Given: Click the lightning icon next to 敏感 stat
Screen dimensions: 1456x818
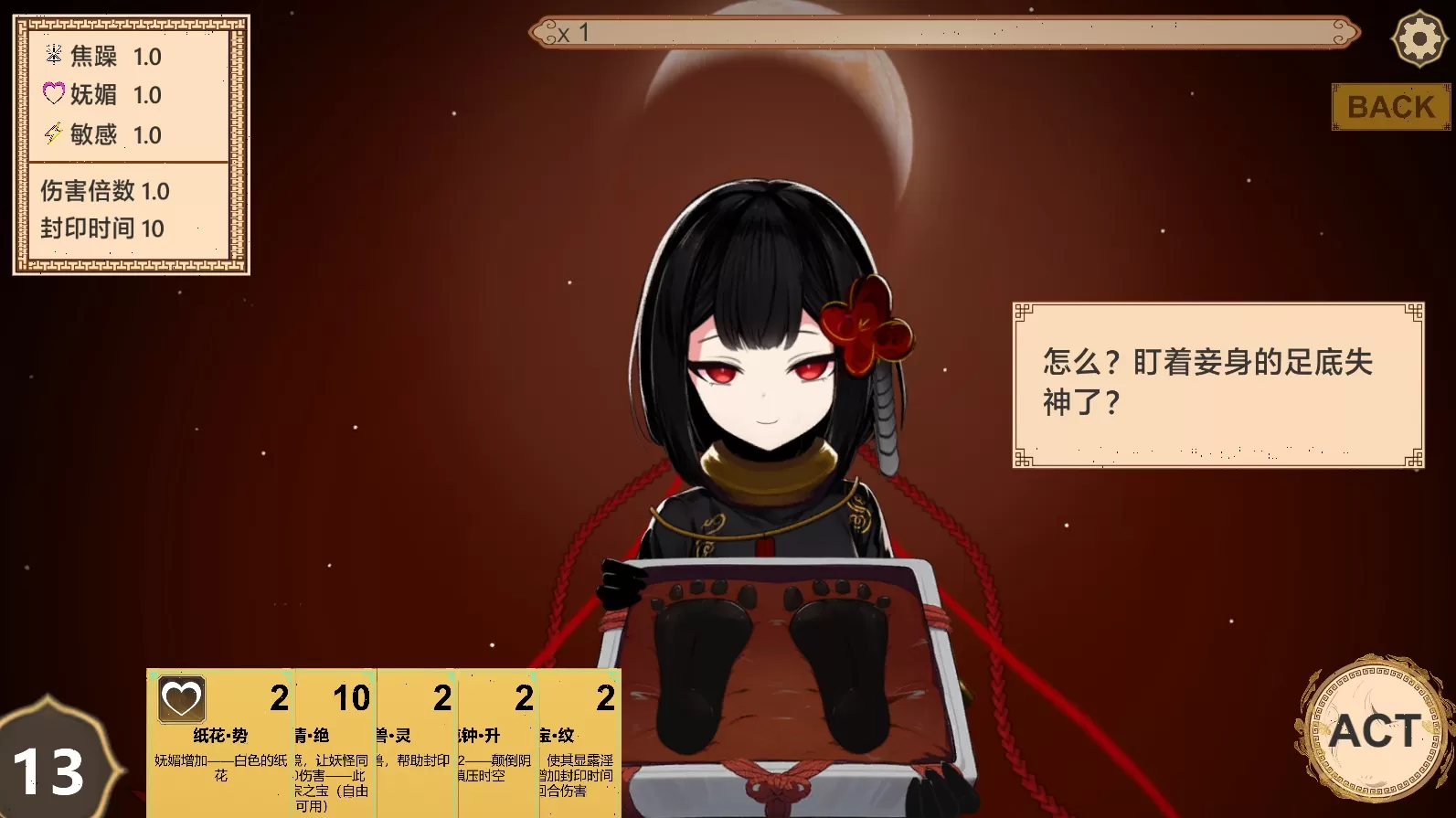Looking at the screenshot, I should pyautogui.click(x=52, y=135).
